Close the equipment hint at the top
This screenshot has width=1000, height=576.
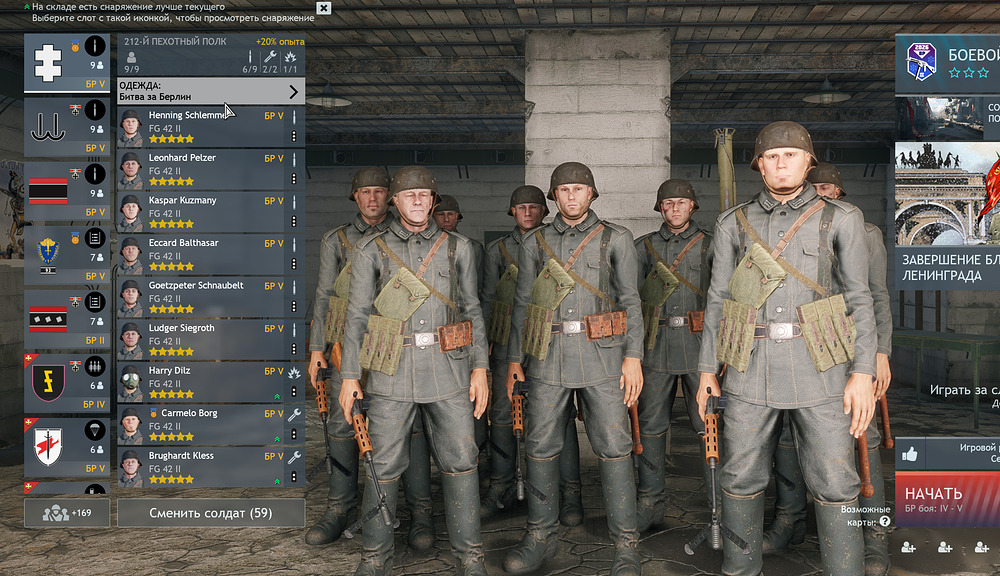pyautogui.click(x=323, y=8)
